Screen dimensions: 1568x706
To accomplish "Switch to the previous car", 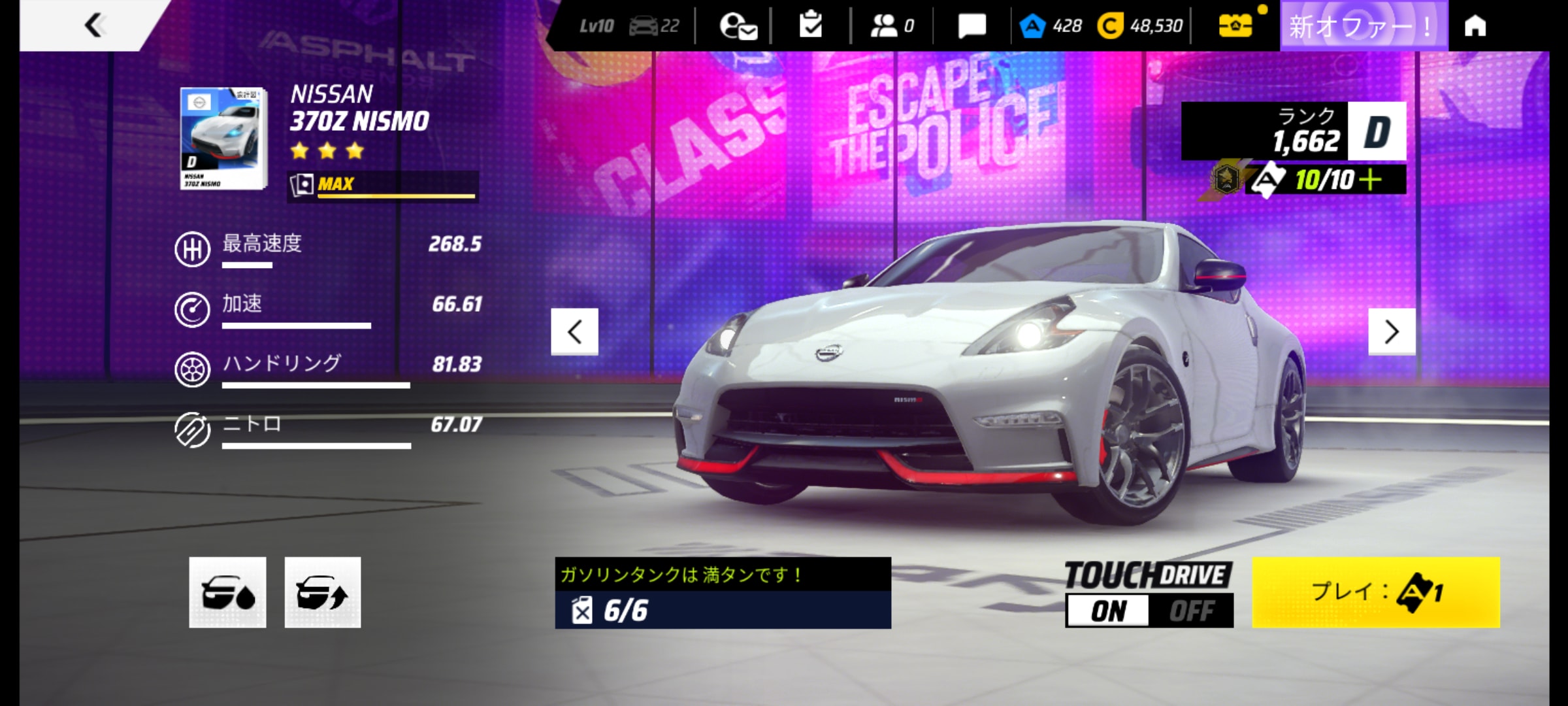I will (x=574, y=331).
